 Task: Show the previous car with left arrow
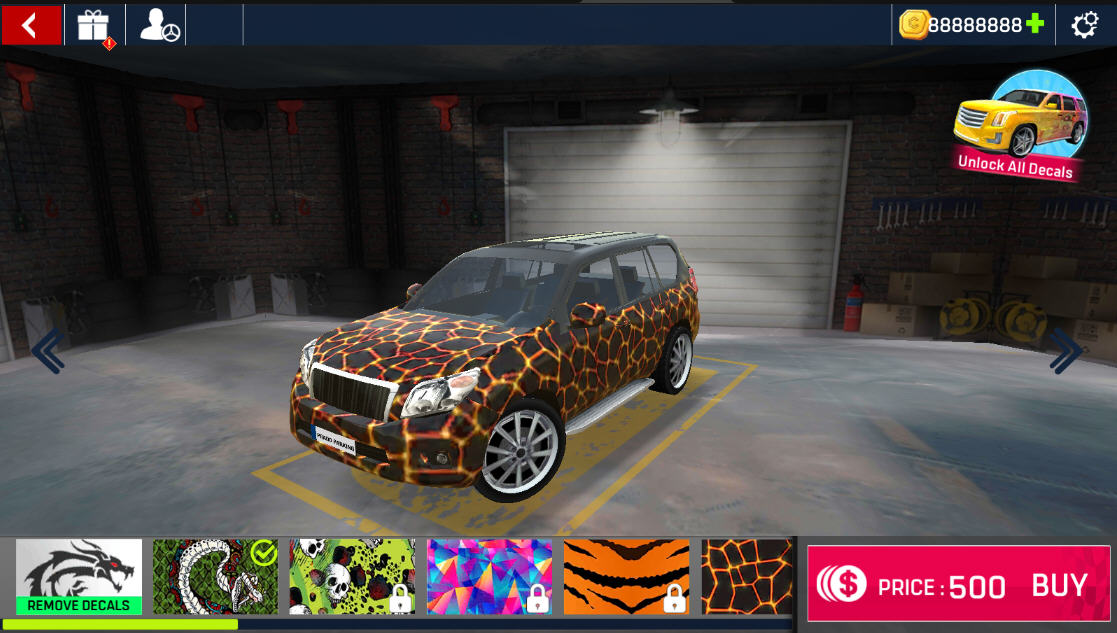pyautogui.click(x=47, y=351)
